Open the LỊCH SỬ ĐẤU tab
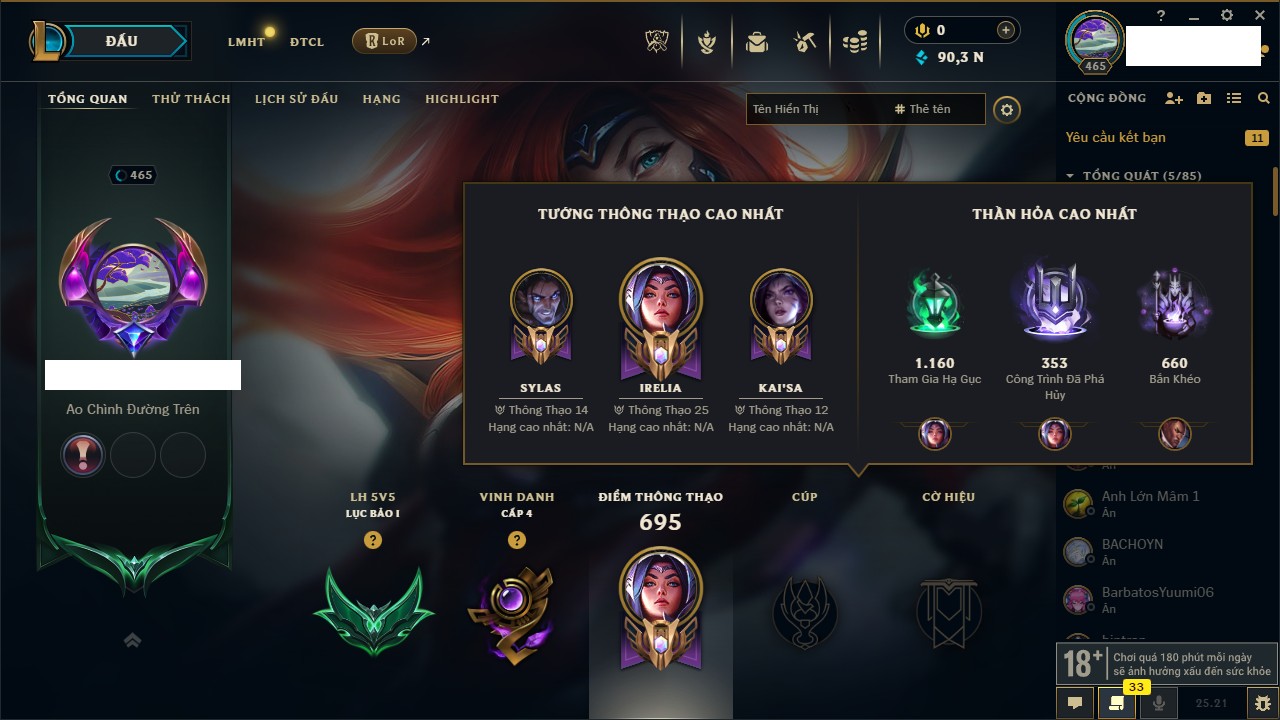 (x=296, y=99)
